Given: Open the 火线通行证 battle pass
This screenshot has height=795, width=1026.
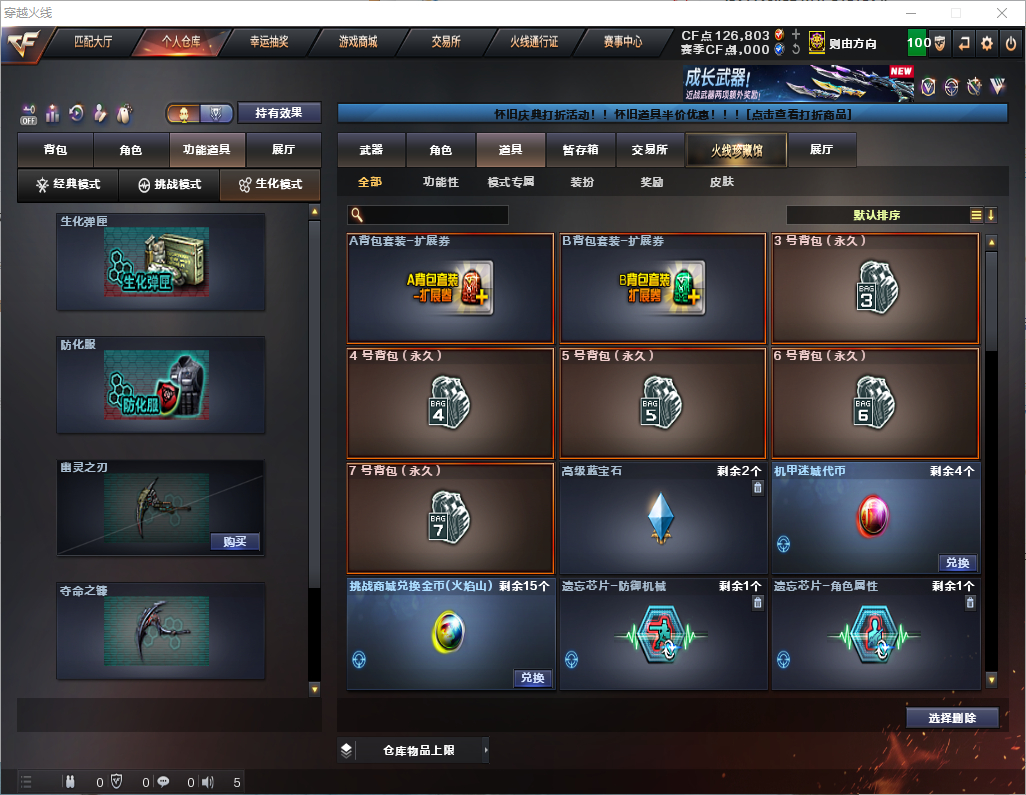Looking at the screenshot, I should click(x=534, y=42).
